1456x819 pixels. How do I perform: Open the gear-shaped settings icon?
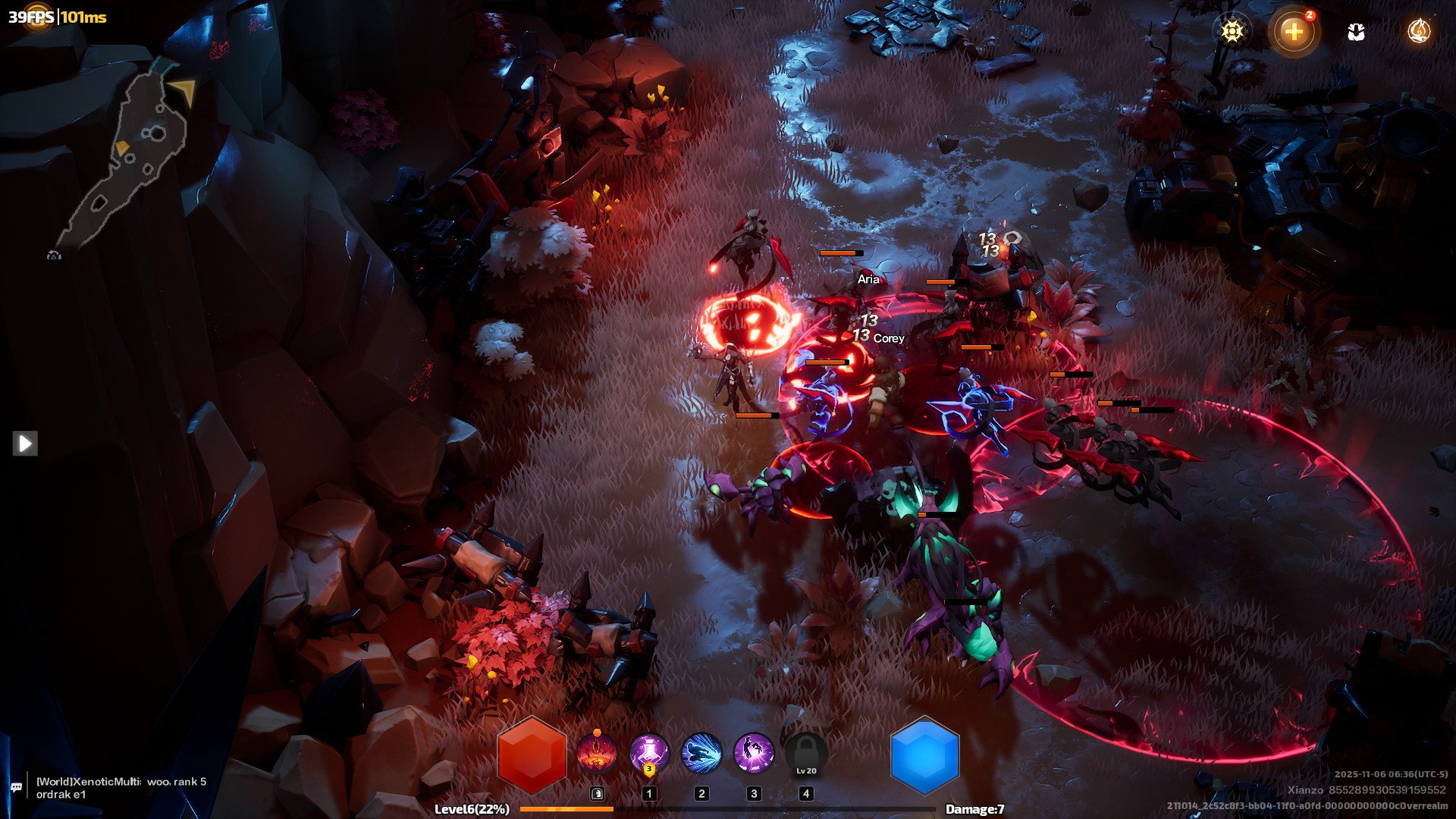coord(1232,31)
